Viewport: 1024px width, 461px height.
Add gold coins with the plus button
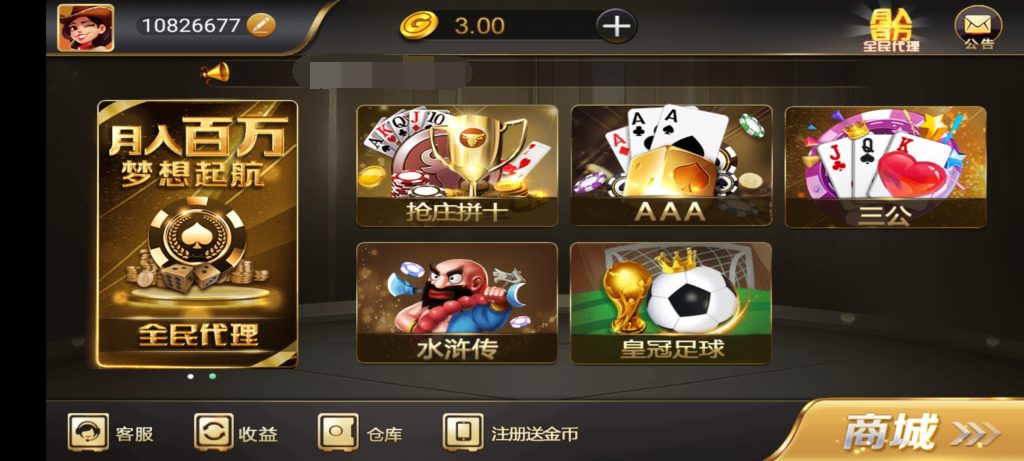[x=616, y=25]
